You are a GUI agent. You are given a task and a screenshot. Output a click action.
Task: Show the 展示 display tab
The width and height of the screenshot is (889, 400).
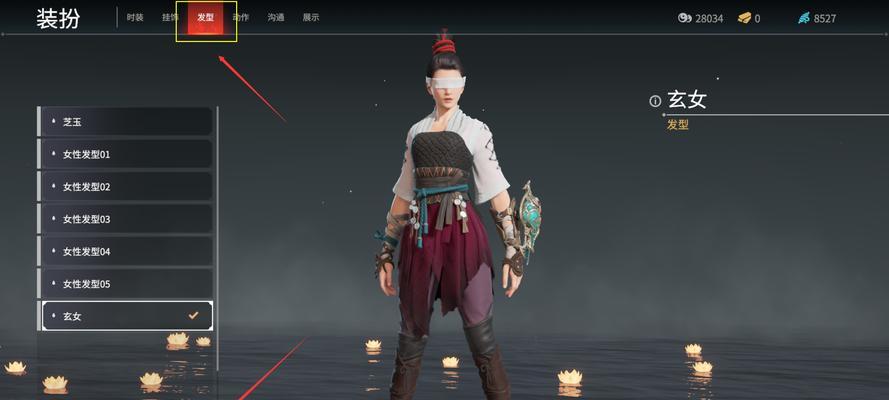pyautogui.click(x=311, y=18)
